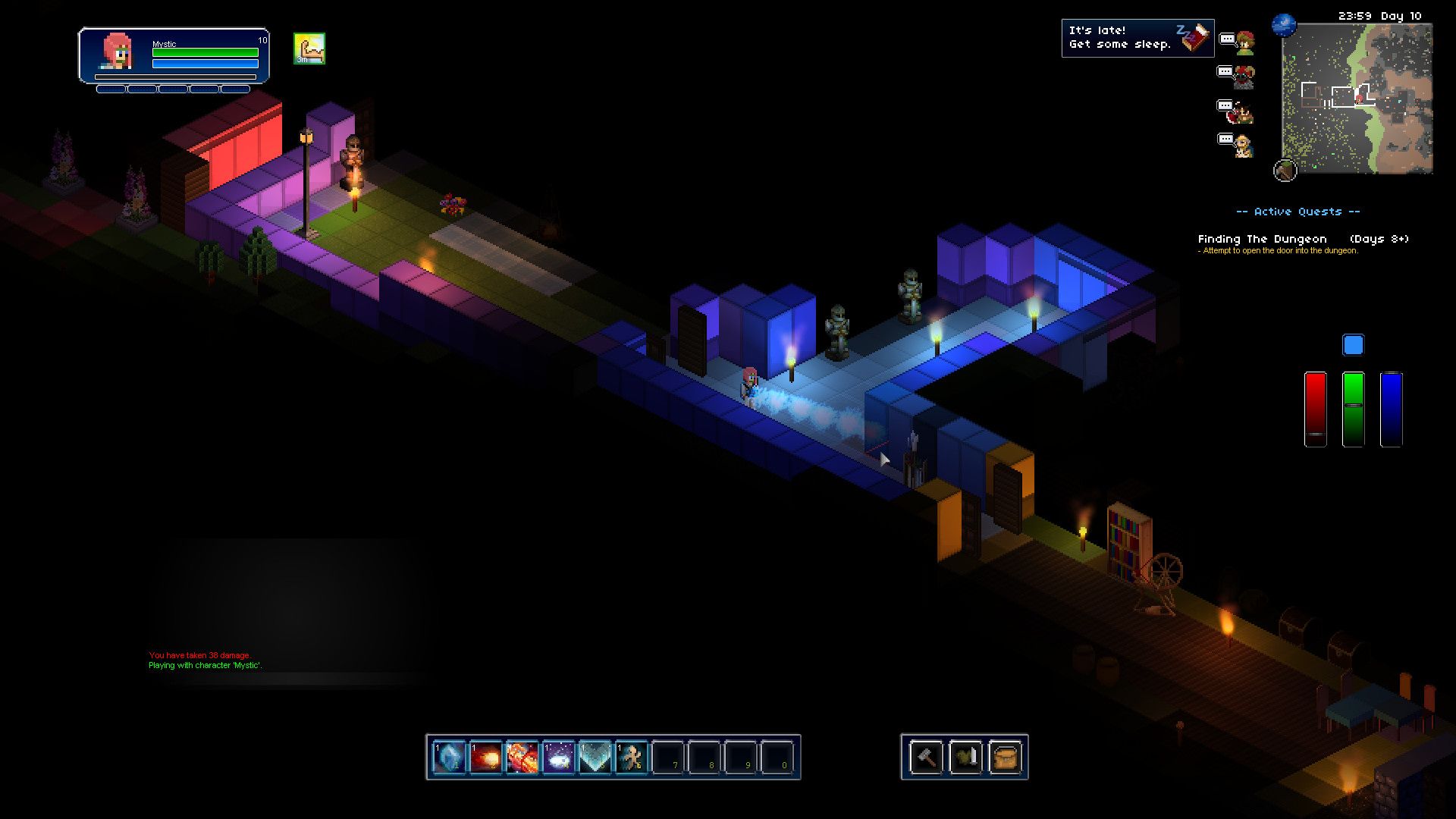
Task: Click the Mystic character portrait
Action: [118, 52]
